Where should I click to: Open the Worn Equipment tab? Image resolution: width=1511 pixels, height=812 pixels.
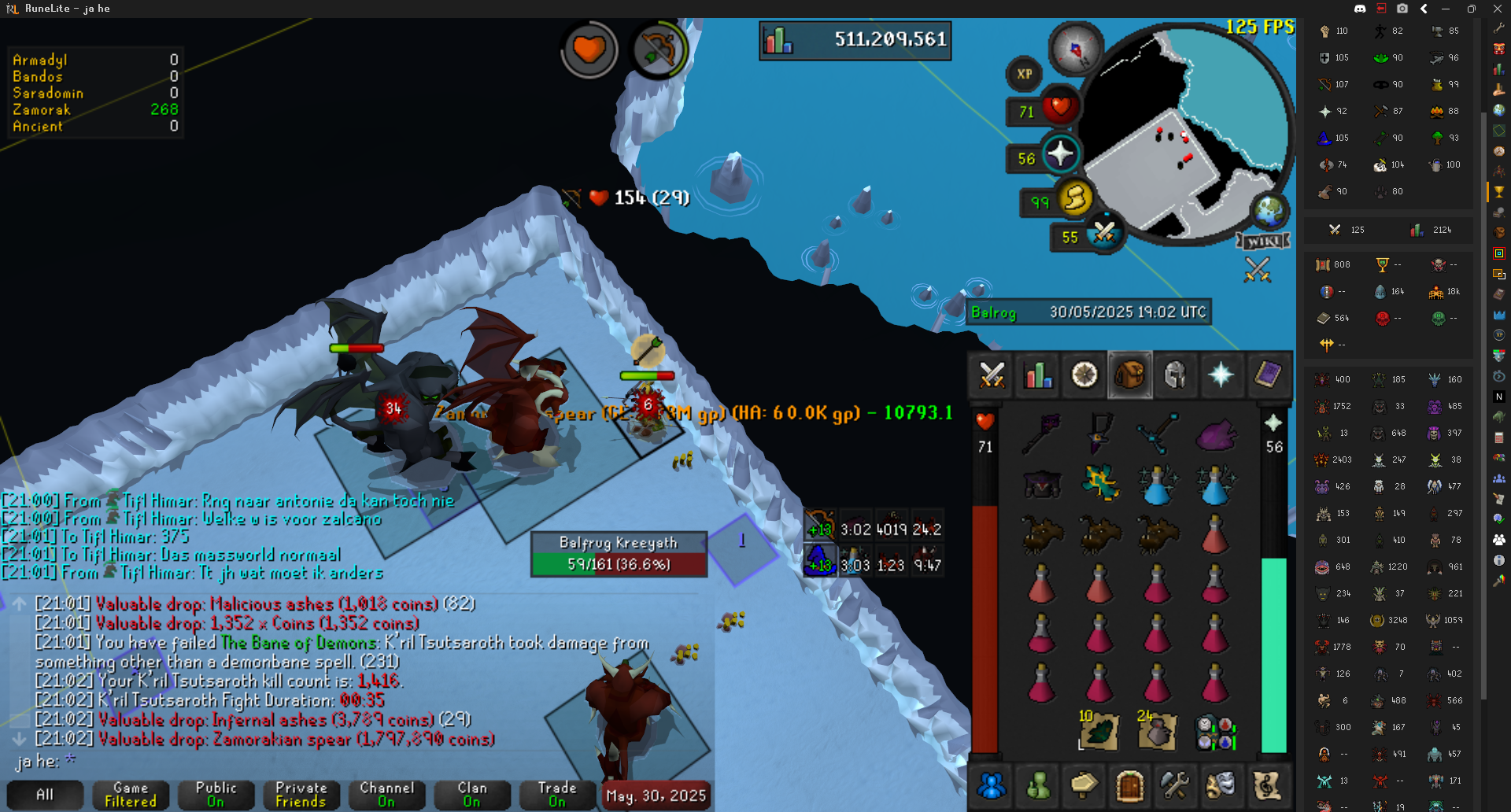point(1175,375)
